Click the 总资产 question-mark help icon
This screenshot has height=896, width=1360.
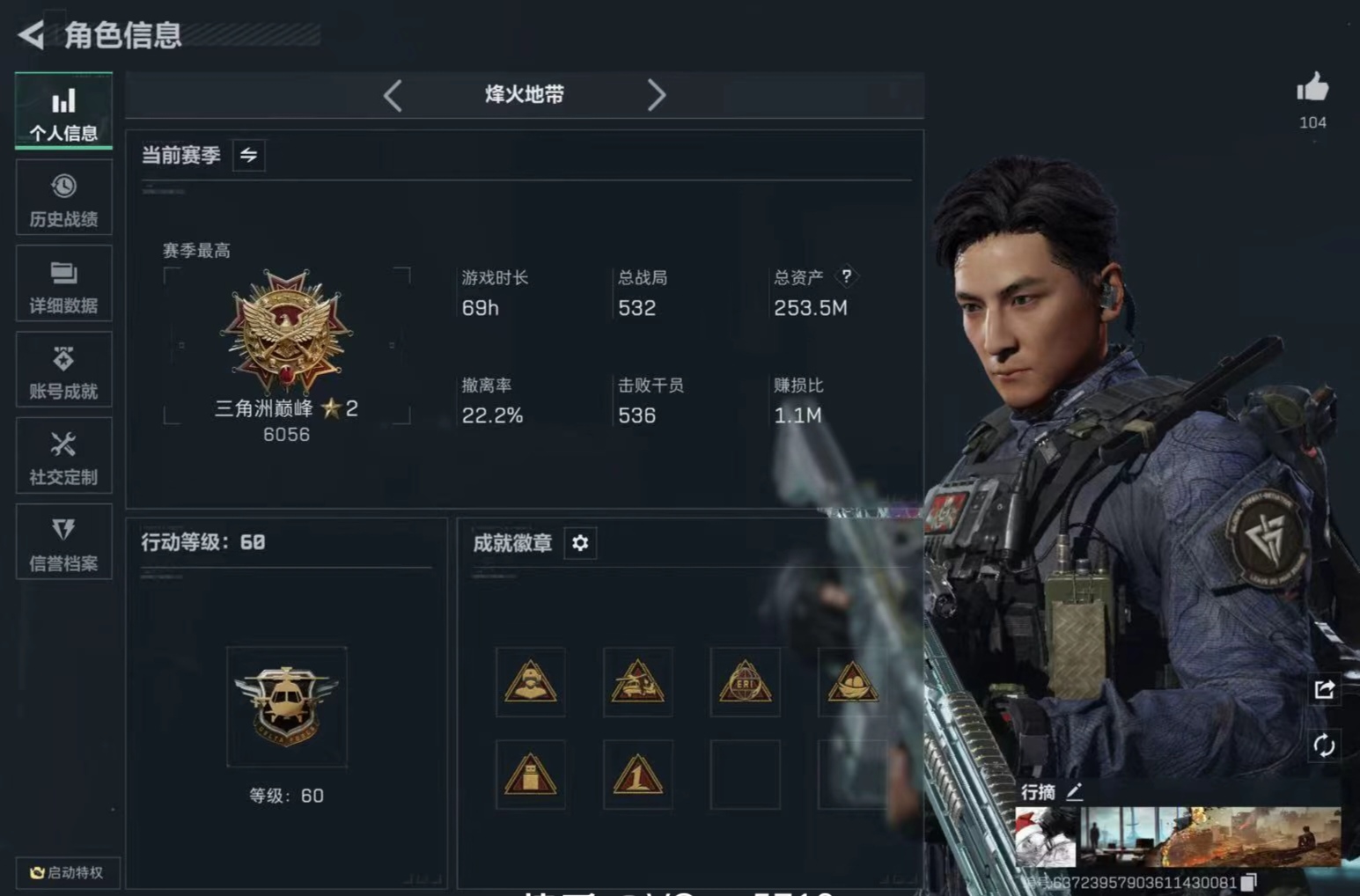coord(847,275)
